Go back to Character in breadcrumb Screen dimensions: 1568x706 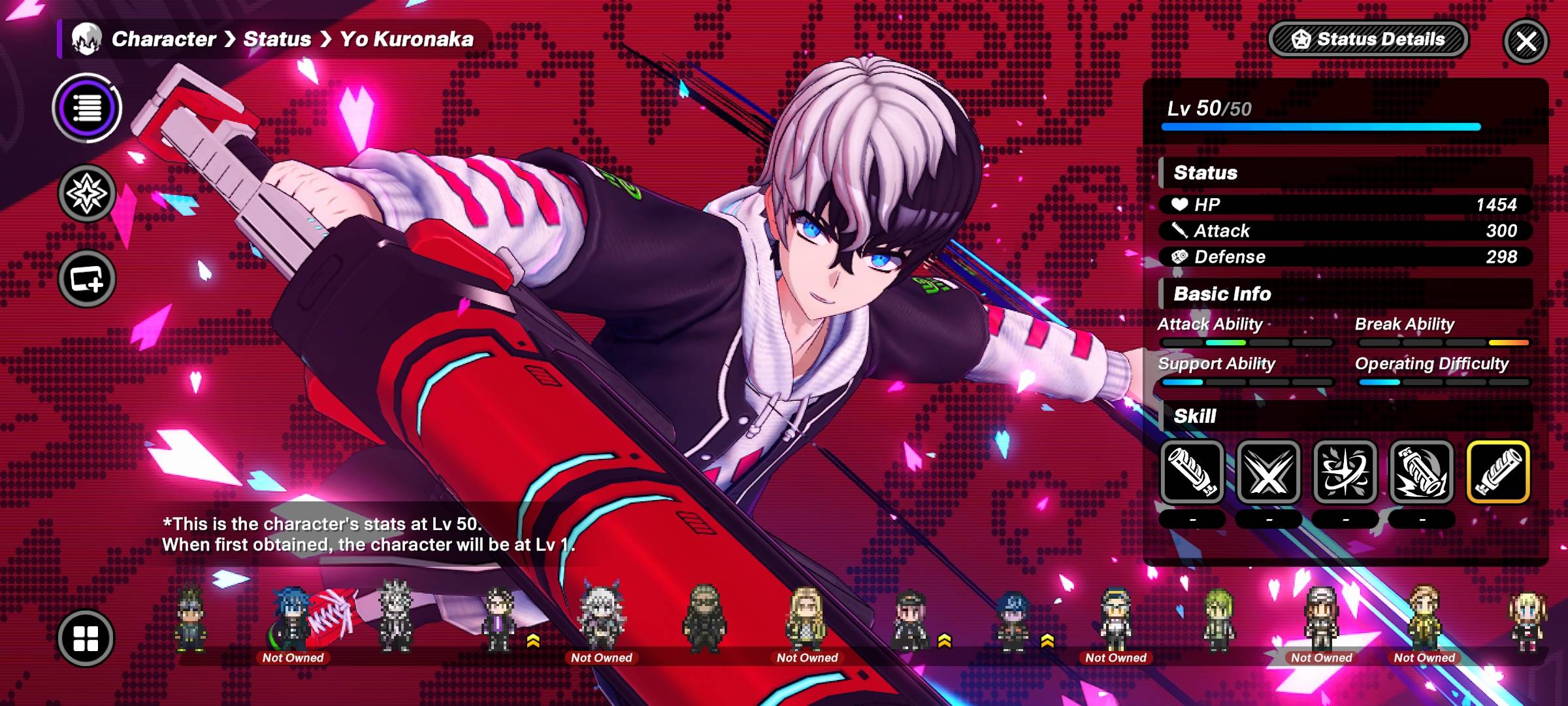(x=163, y=39)
